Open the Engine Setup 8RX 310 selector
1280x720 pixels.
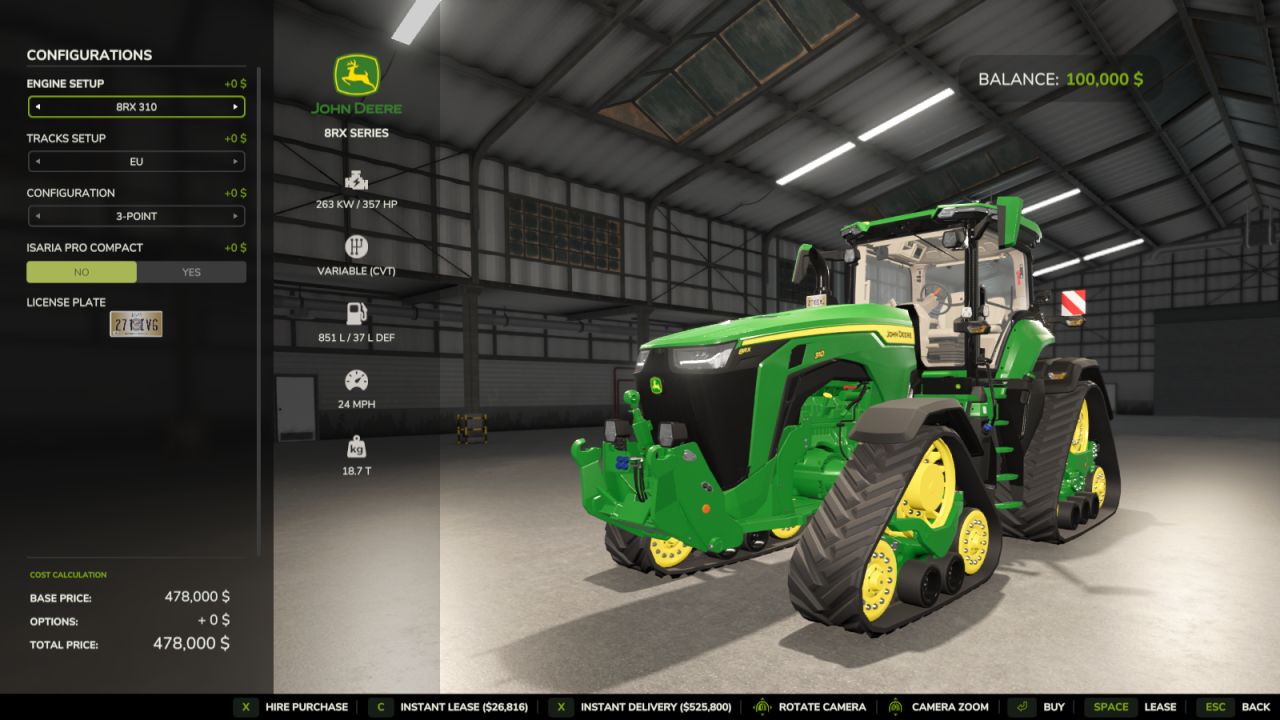pyautogui.click(x=136, y=107)
